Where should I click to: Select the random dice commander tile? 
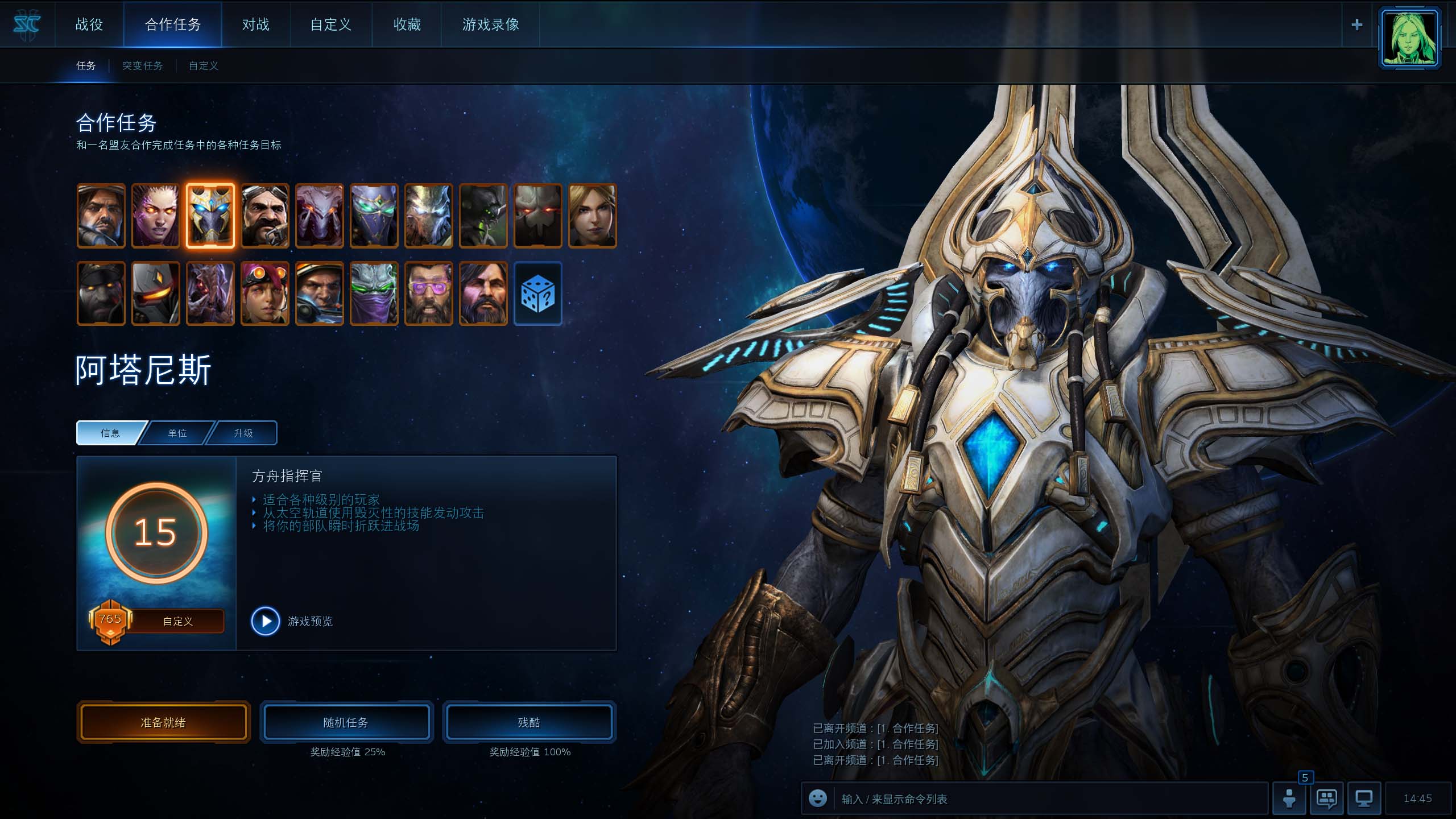pyautogui.click(x=538, y=293)
